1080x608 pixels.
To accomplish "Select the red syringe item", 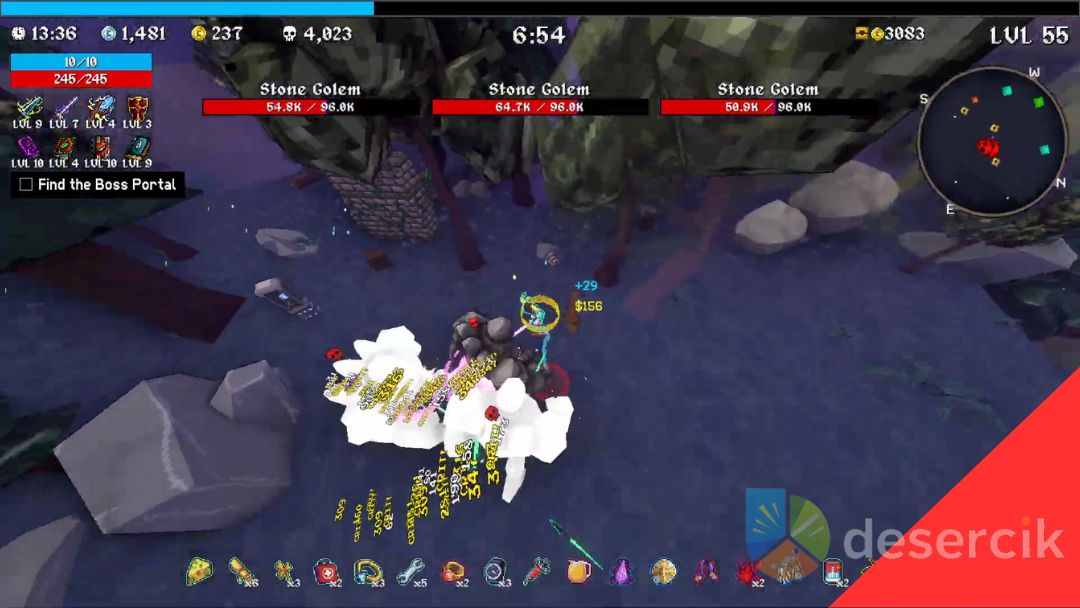I will click(x=537, y=571).
